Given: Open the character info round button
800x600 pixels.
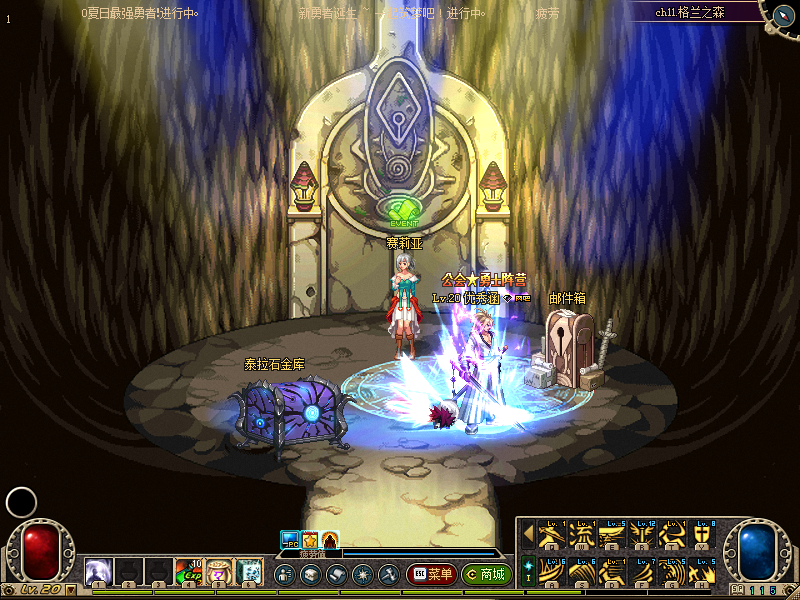Looking at the screenshot, I should point(284,575).
